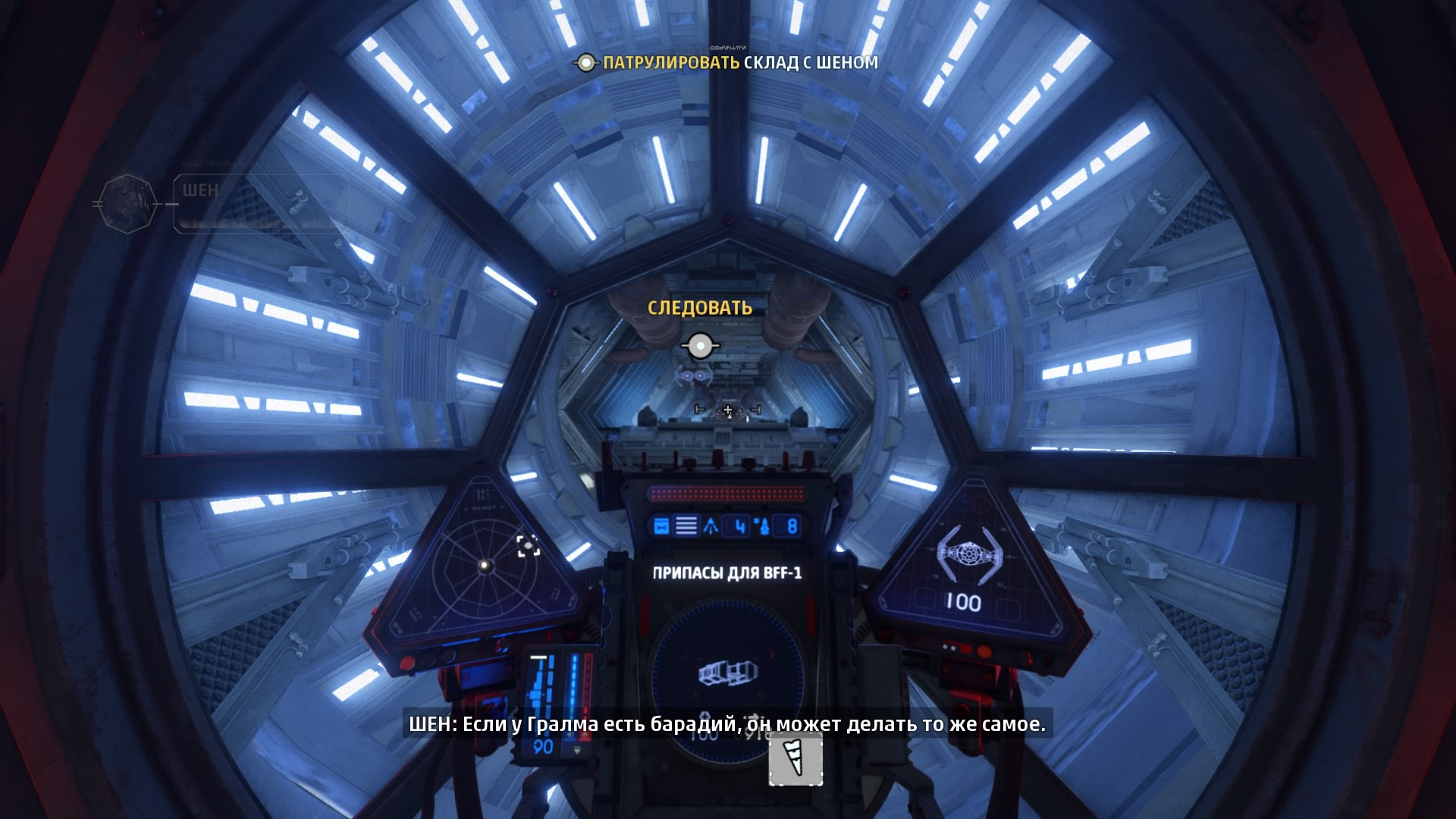Click the target bracket blip on radar

click(x=528, y=545)
